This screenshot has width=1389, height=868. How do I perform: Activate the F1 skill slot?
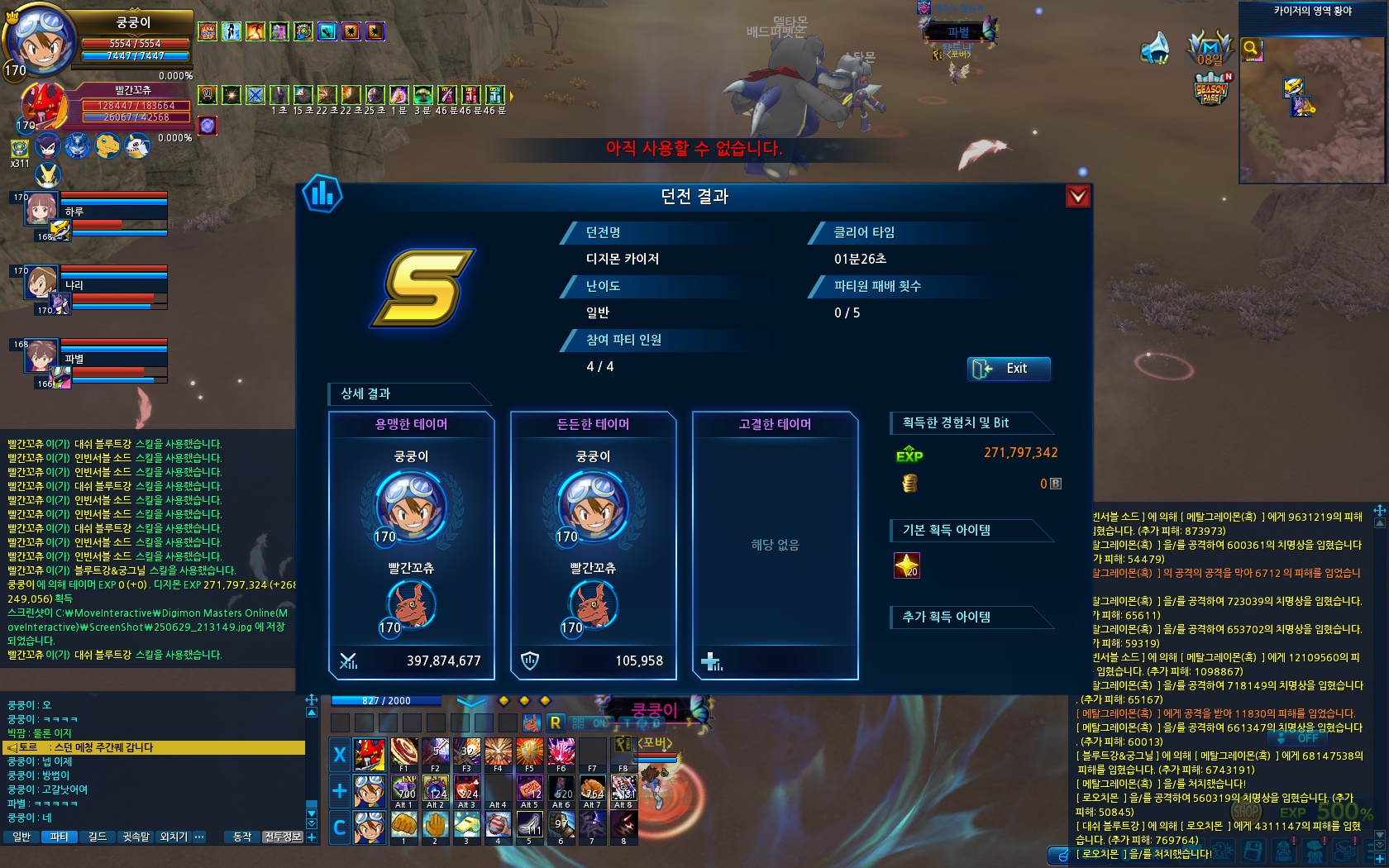coord(403,752)
